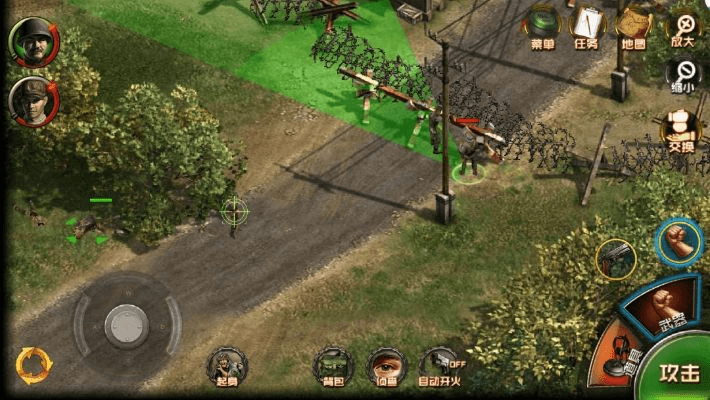
Task: Hit the green 攻击 (Attack) button
Action: click(x=678, y=371)
